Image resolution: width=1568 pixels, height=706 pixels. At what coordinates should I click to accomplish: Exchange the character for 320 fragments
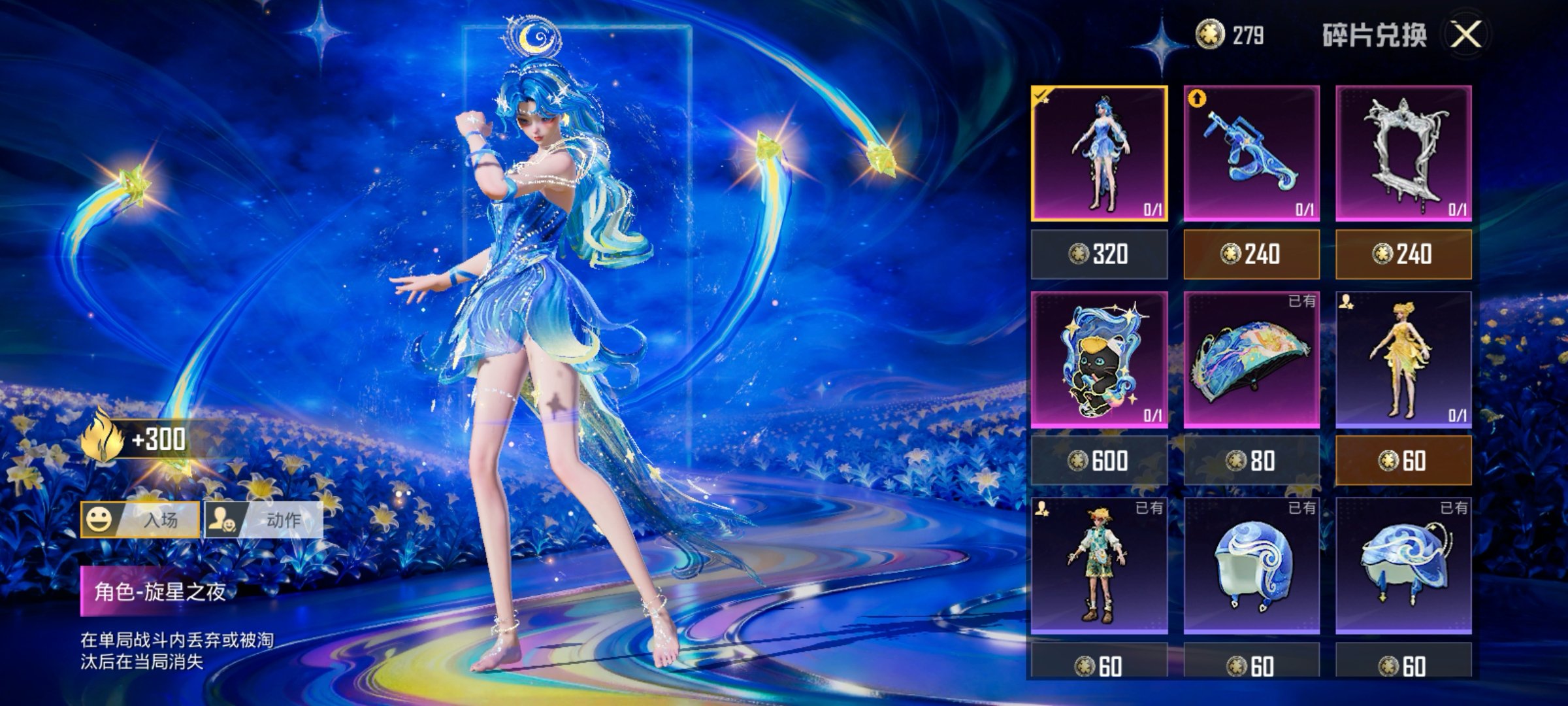[x=1099, y=254]
